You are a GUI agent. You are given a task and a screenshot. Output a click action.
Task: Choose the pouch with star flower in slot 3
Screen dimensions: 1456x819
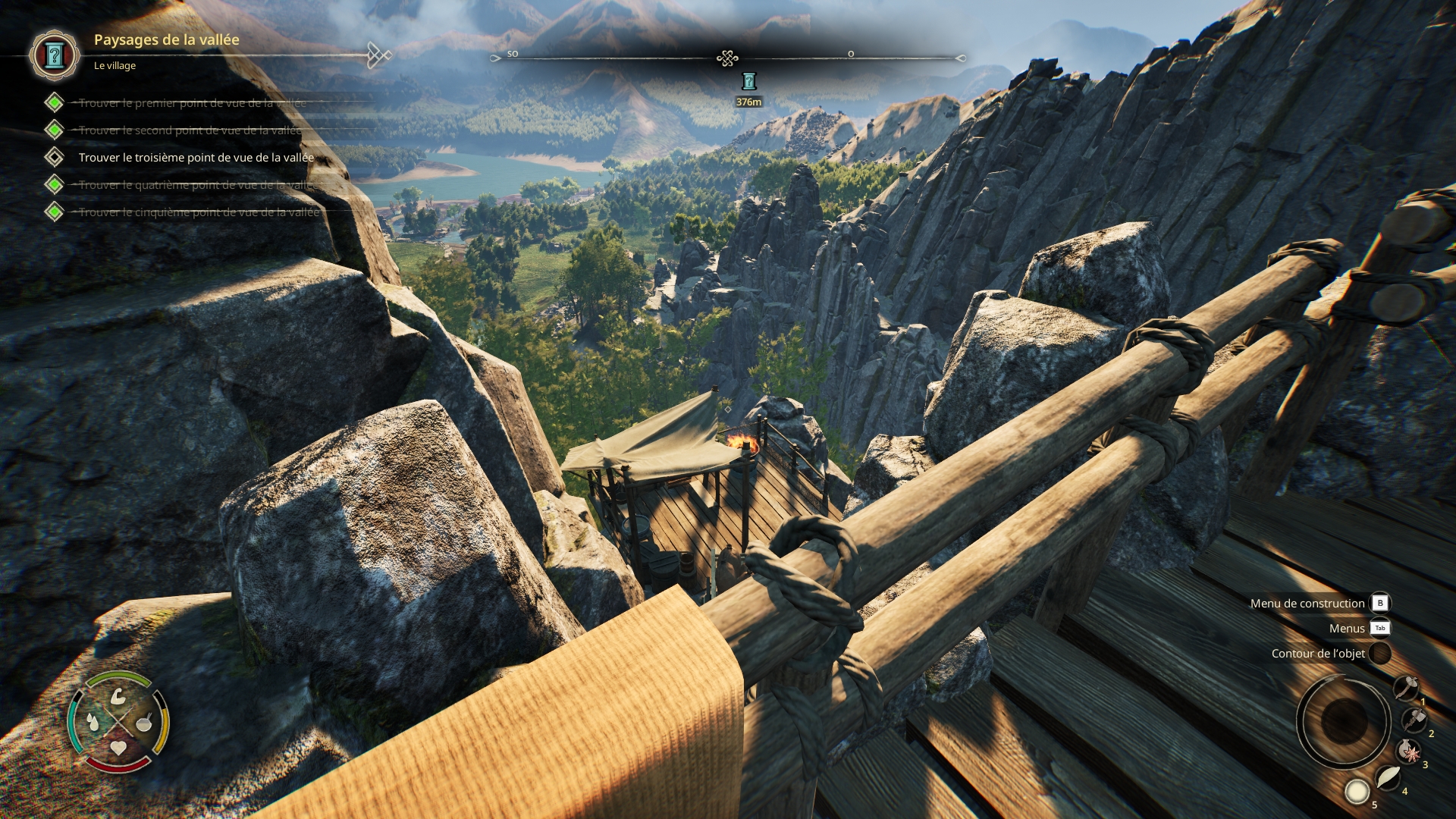pyautogui.click(x=1409, y=752)
